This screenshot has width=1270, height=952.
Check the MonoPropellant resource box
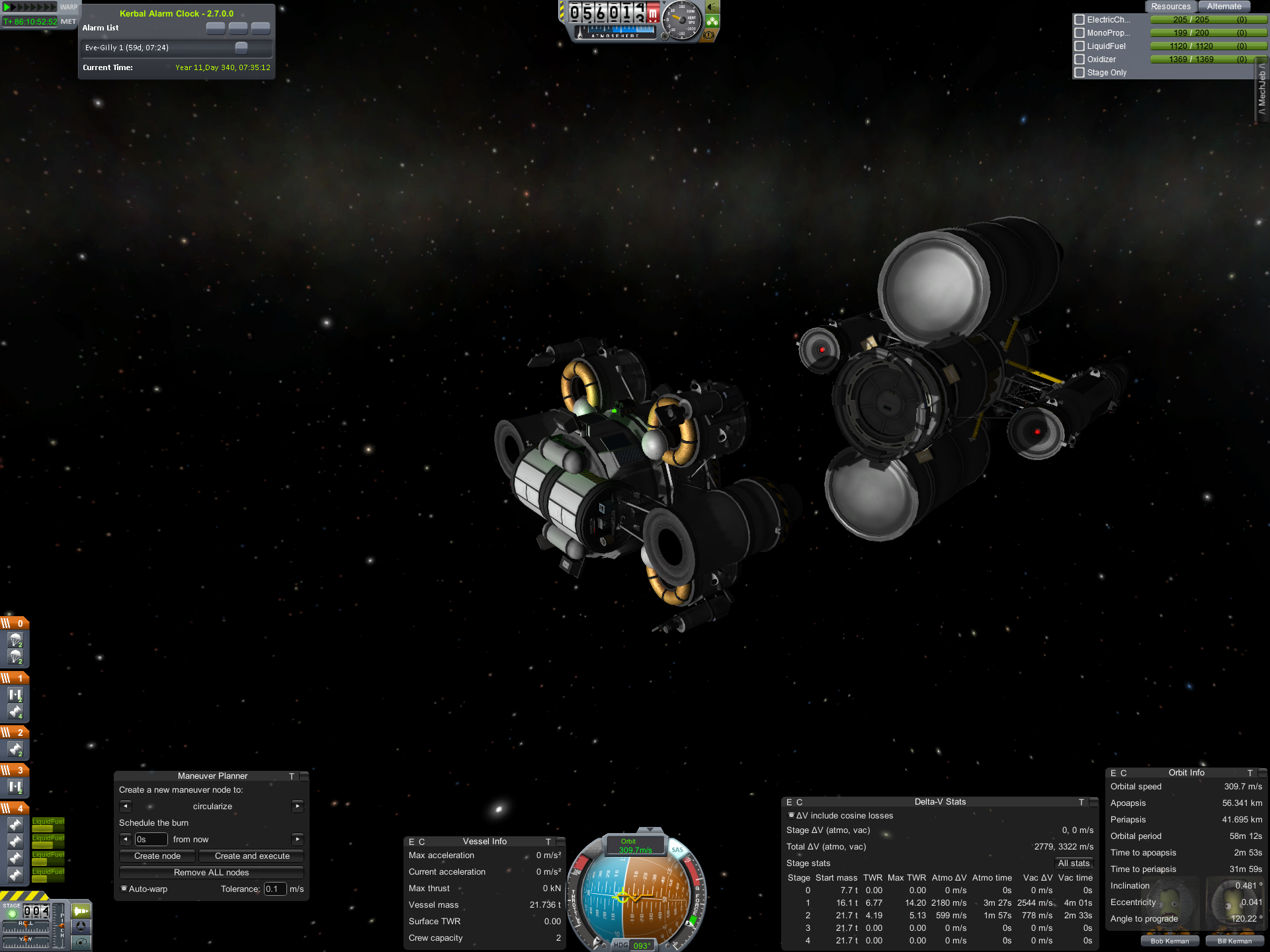click(1079, 33)
